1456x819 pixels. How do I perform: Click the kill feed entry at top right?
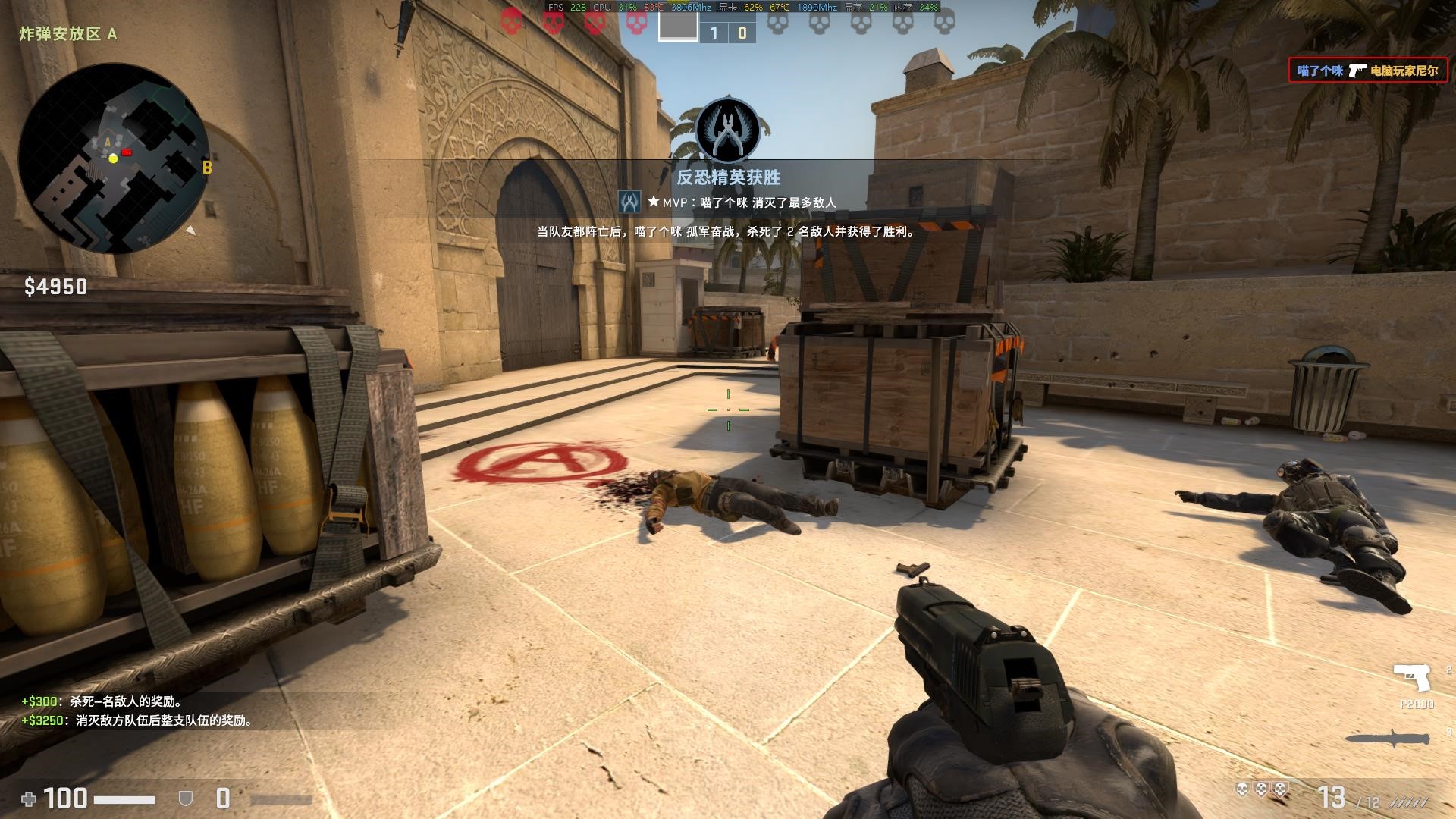(x=1367, y=71)
